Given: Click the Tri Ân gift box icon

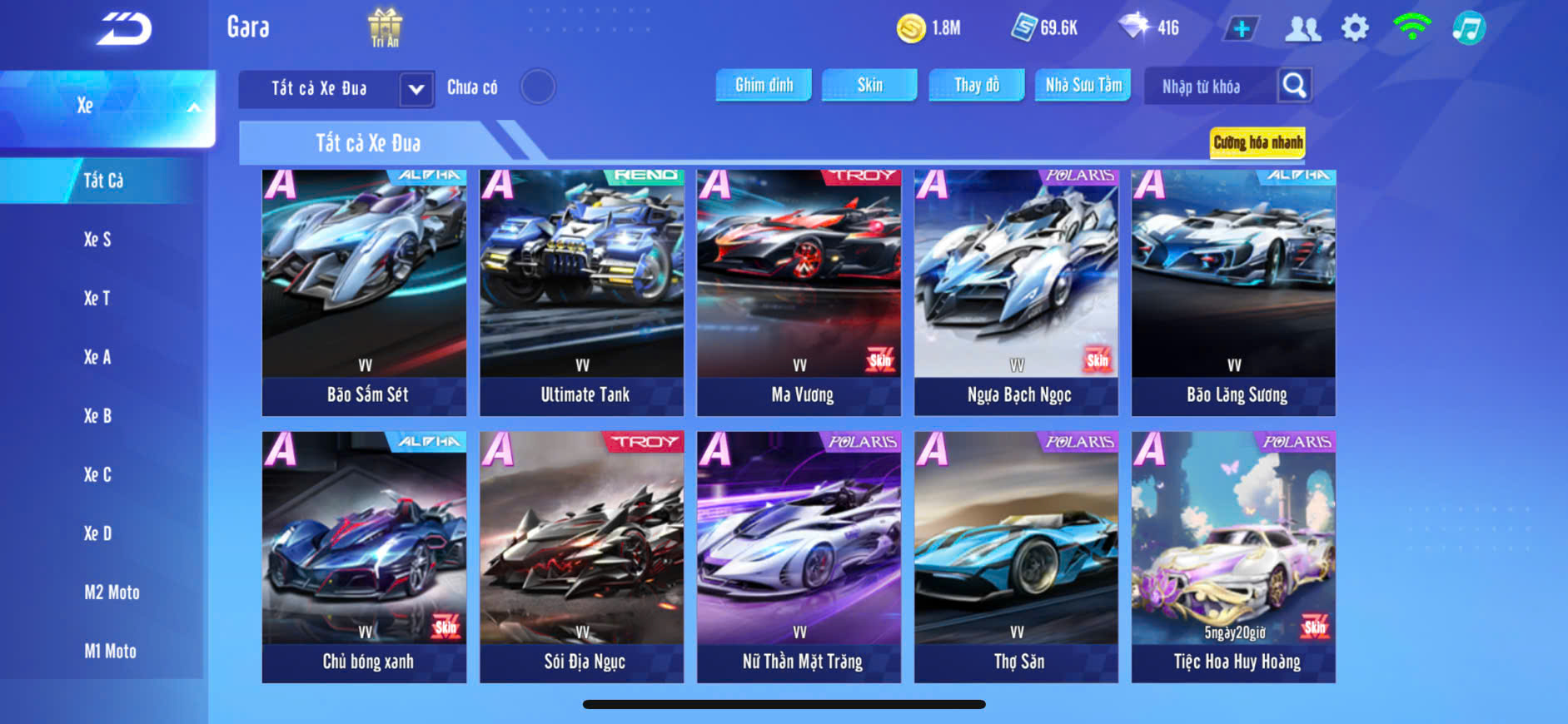Looking at the screenshot, I should tap(385, 27).
